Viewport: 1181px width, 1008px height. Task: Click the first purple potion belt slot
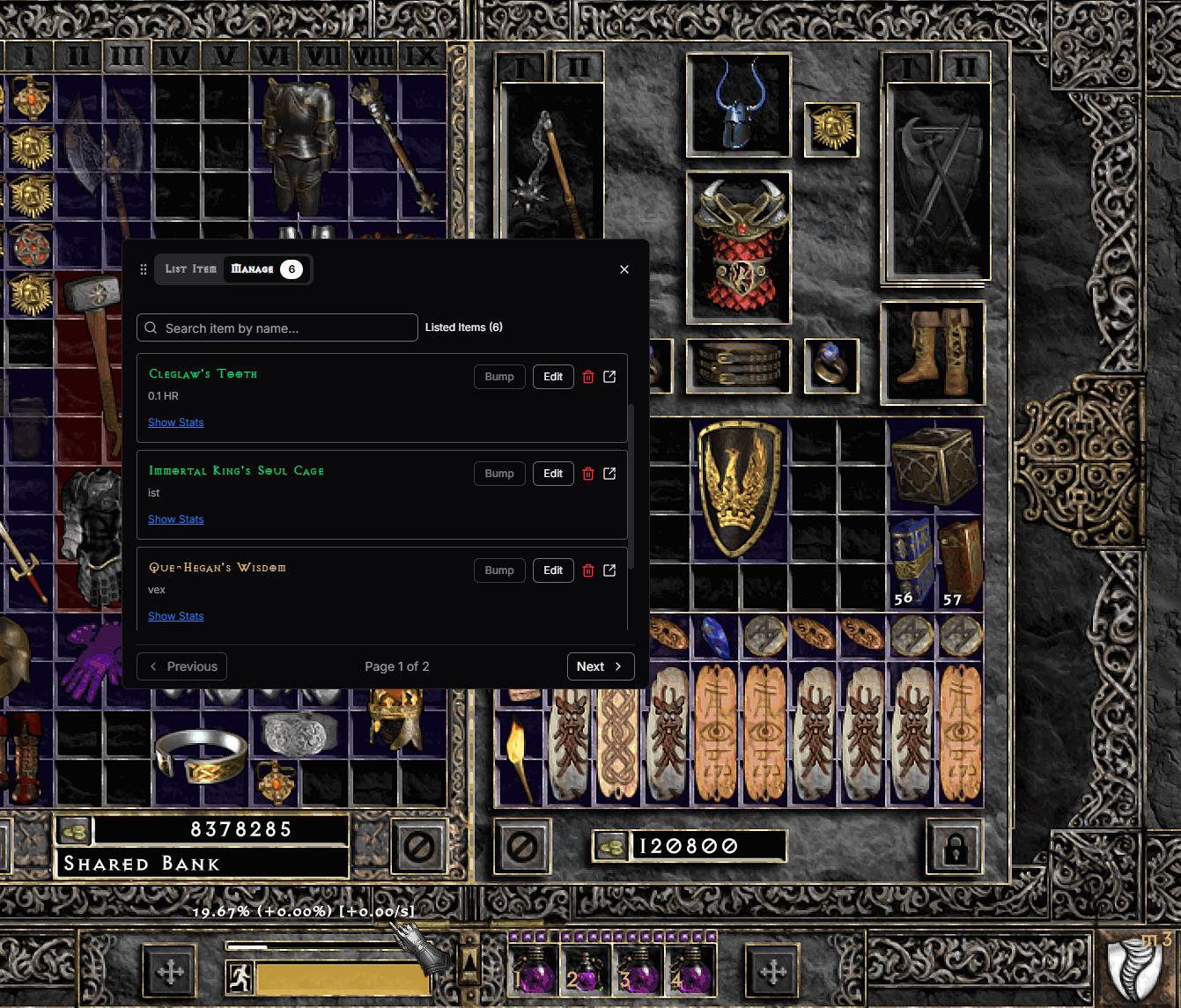(533, 970)
